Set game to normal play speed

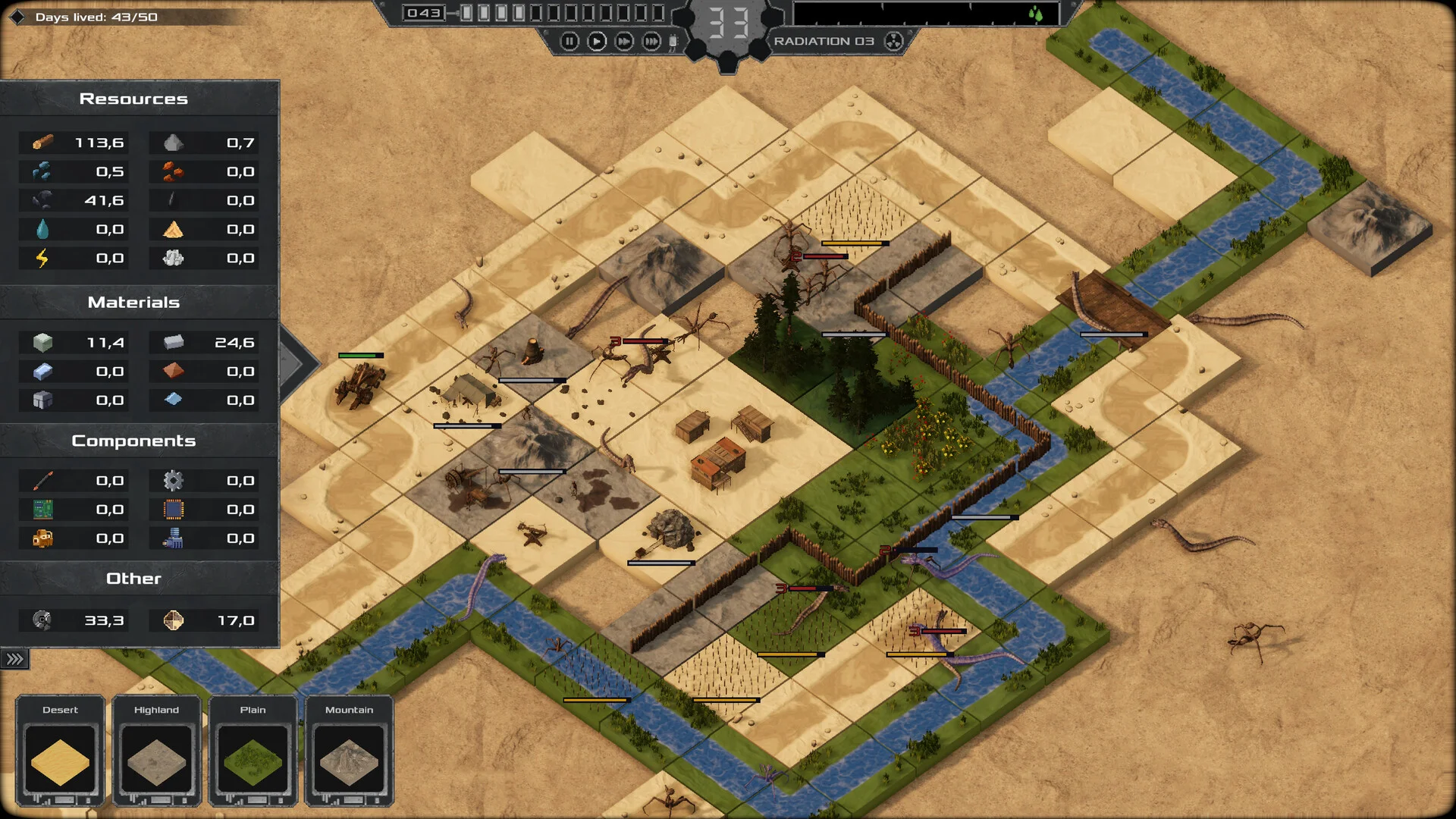[597, 42]
